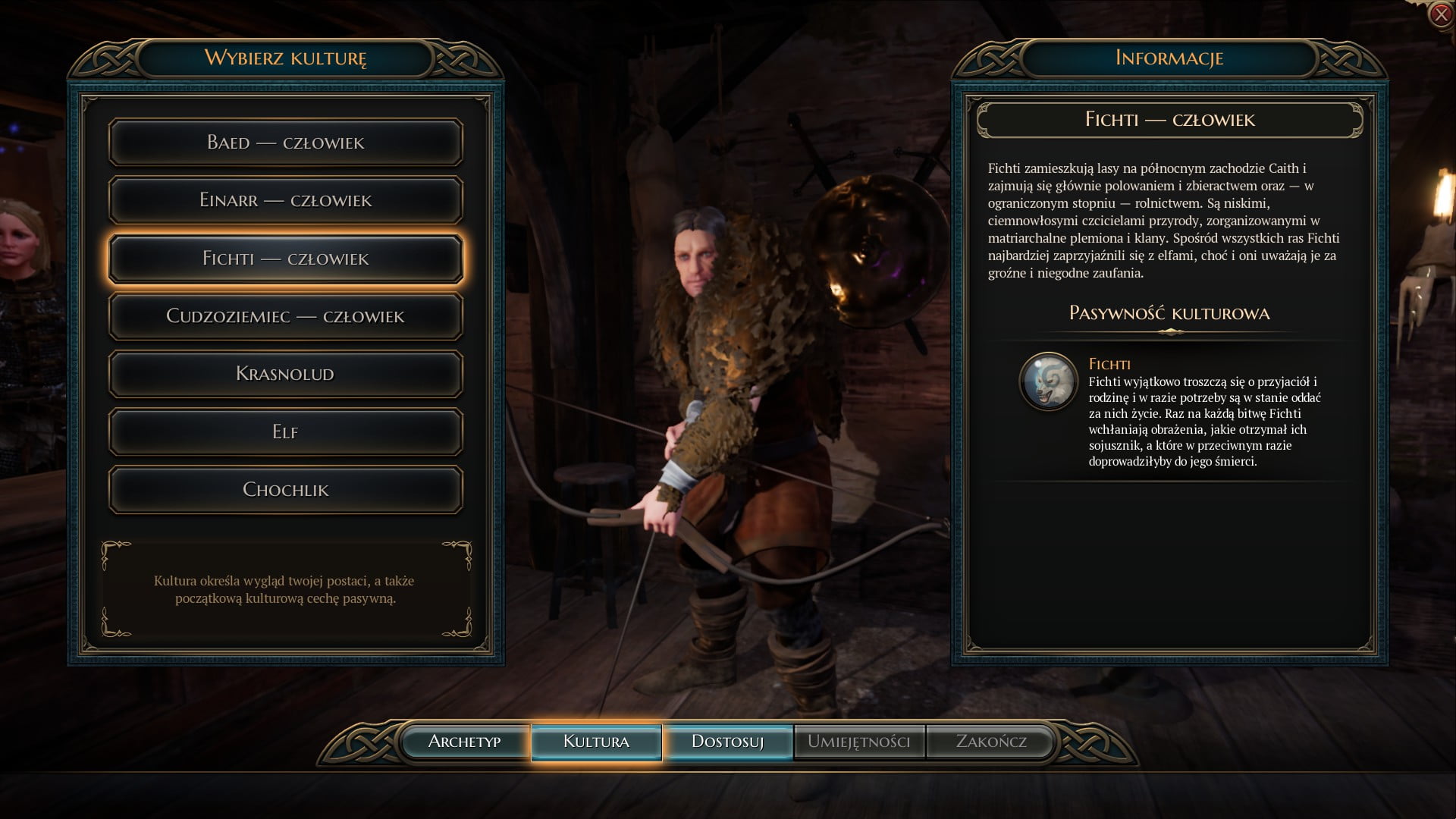Viewport: 1456px width, 819px height.
Task: Choose the Krasnolud culture
Action: 285,374
